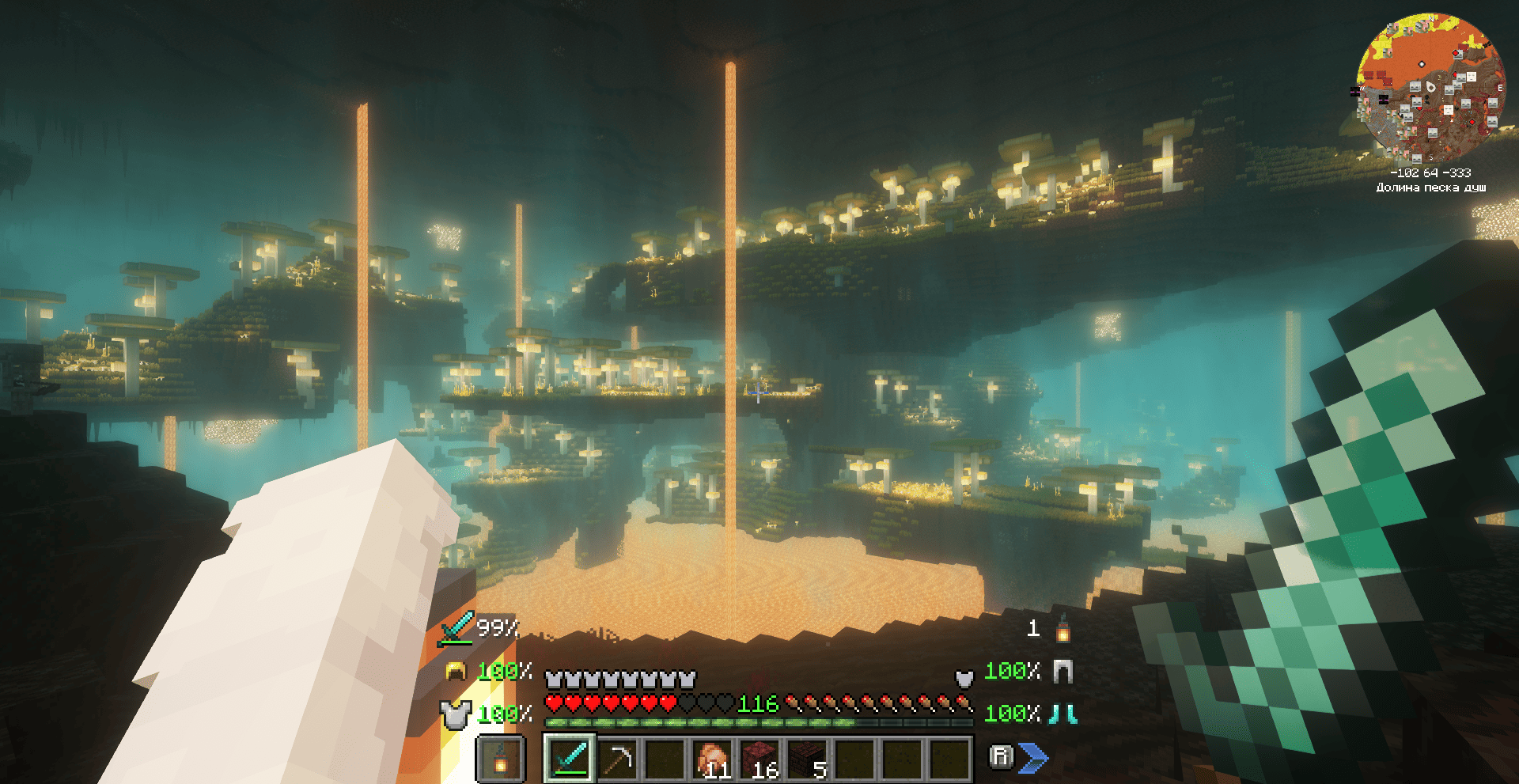
Task: Open the circular minimap
Action: [x=1430, y=87]
